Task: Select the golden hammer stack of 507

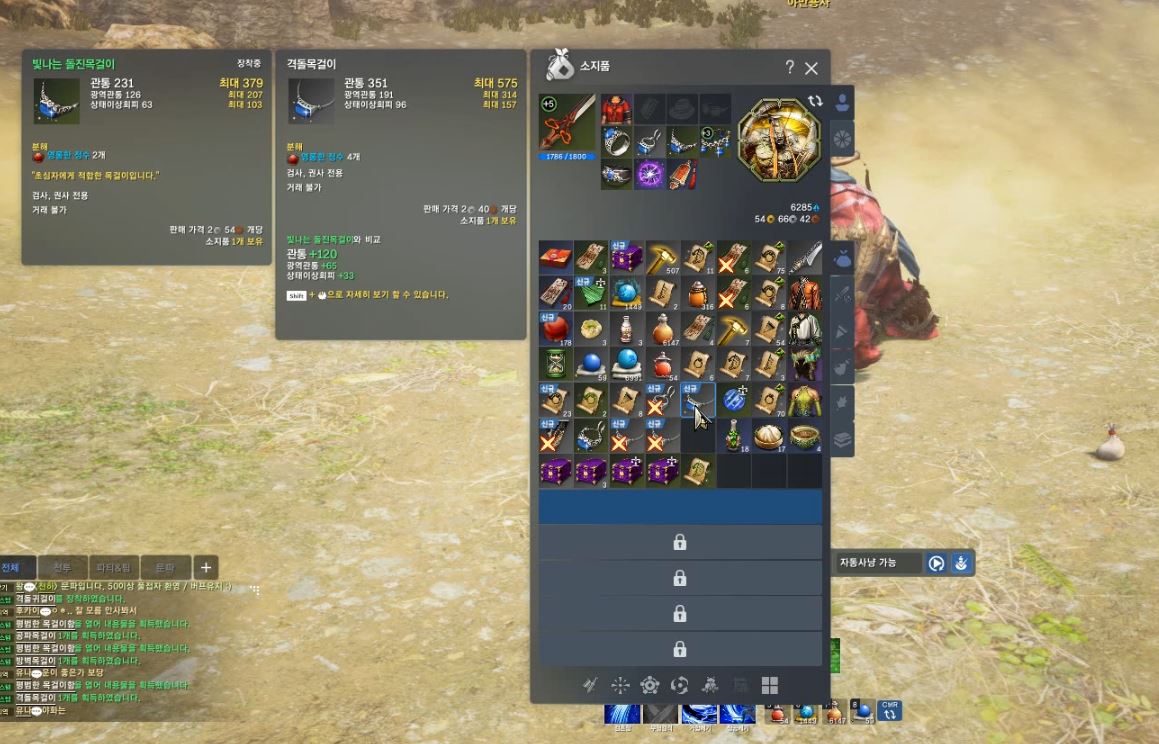Action: [660, 257]
